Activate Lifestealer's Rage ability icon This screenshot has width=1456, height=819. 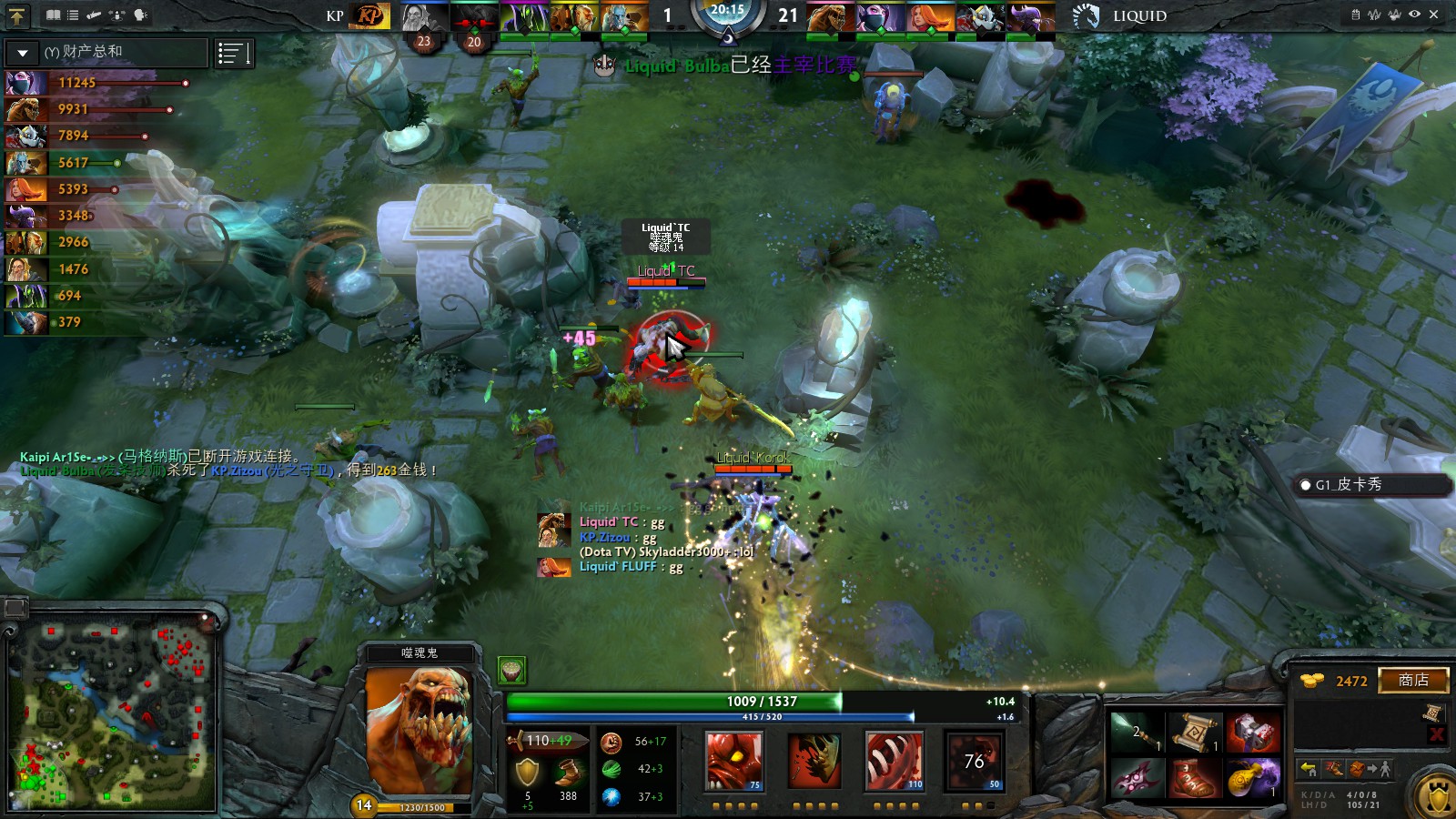[x=734, y=760]
